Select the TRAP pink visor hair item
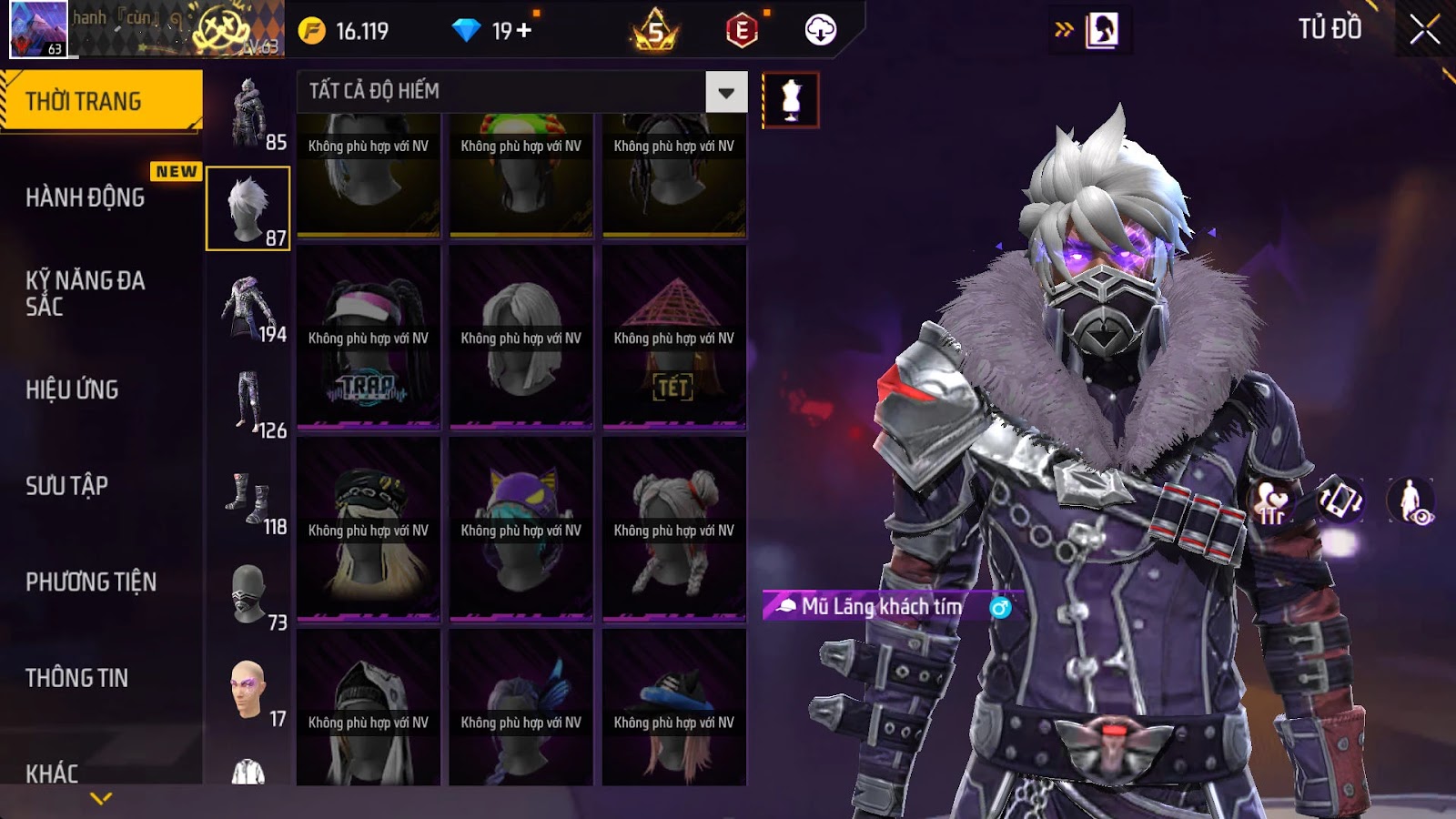Viewport: 1456px width, 819px height. [x=369, y=337]
